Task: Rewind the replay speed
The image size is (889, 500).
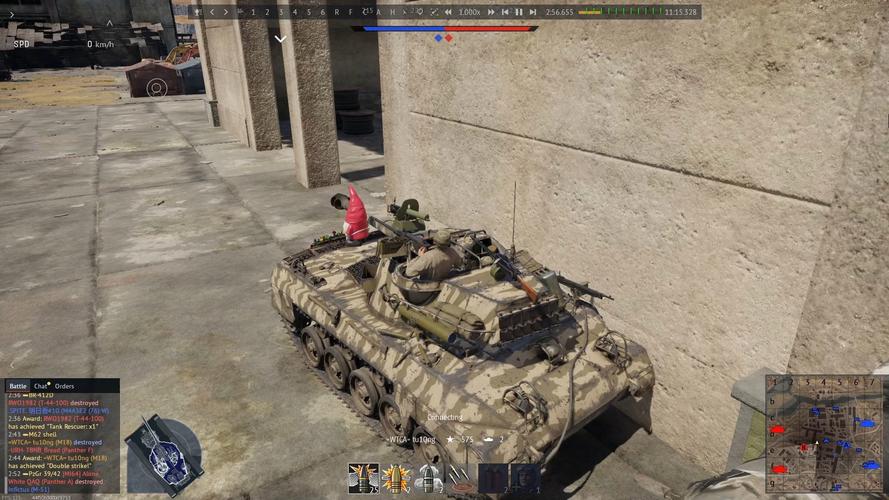Action: [x=447, y=12]
